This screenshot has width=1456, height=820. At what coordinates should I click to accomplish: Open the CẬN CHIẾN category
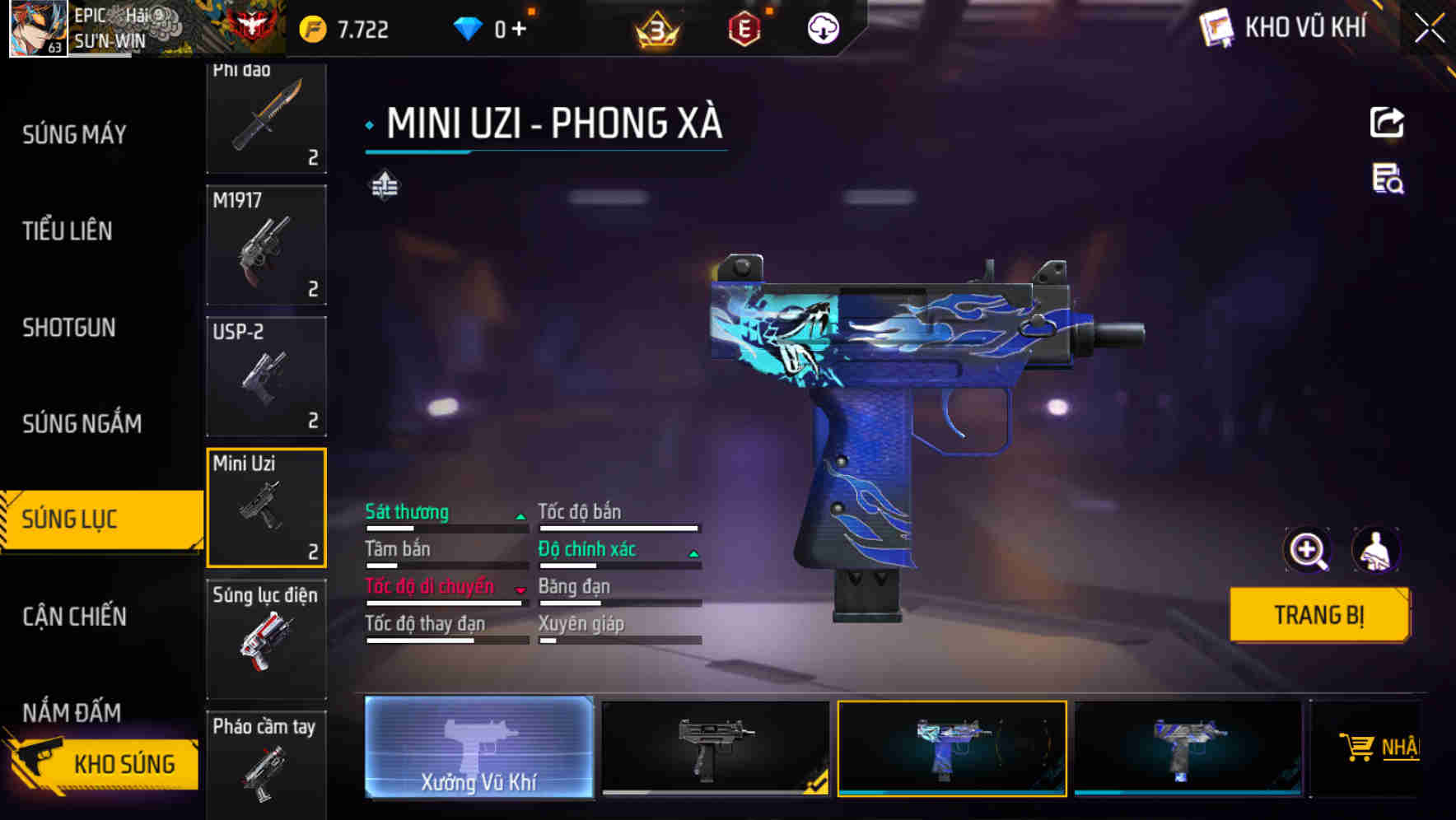pos(73,617)
